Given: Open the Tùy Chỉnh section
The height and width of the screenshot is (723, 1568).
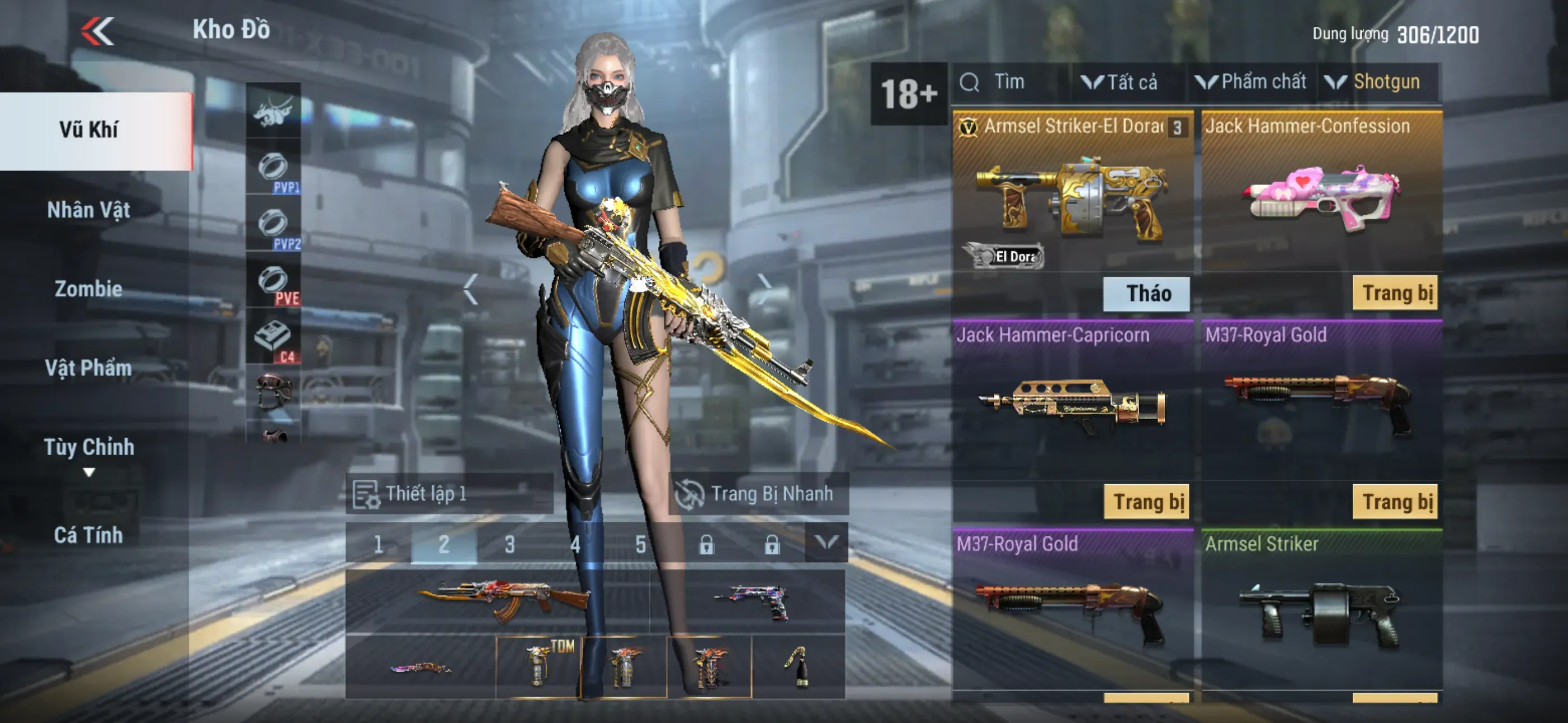Looking at the screenshot, I should (89, 448).
